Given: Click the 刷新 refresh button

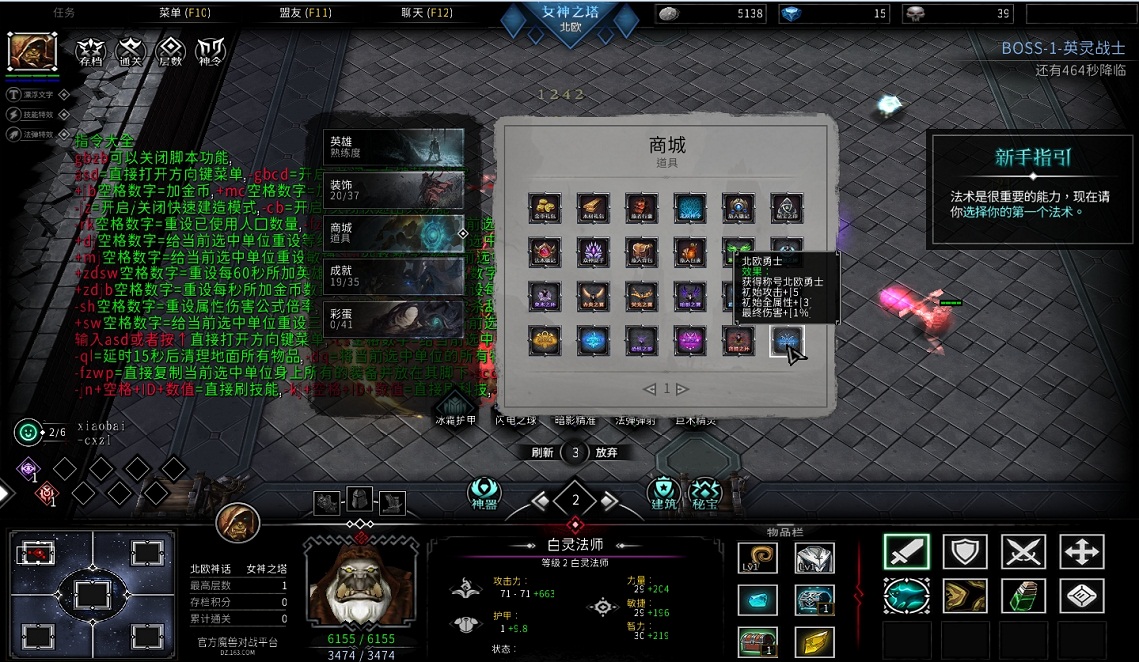Looking at the screenshot, I should (x=543, y=452).
